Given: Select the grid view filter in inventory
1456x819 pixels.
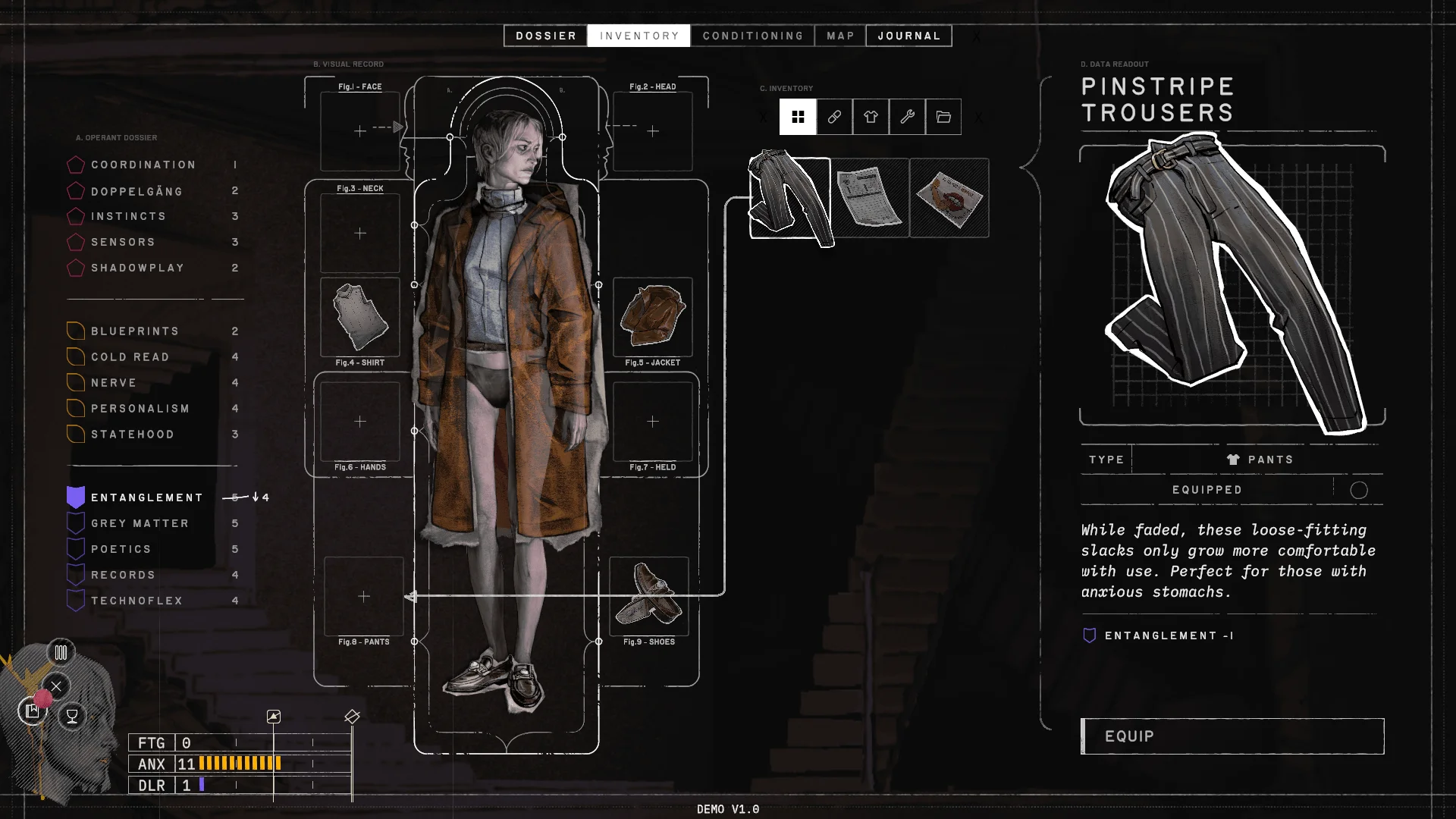Looking at the screenshot, I should tap(798, 117).
